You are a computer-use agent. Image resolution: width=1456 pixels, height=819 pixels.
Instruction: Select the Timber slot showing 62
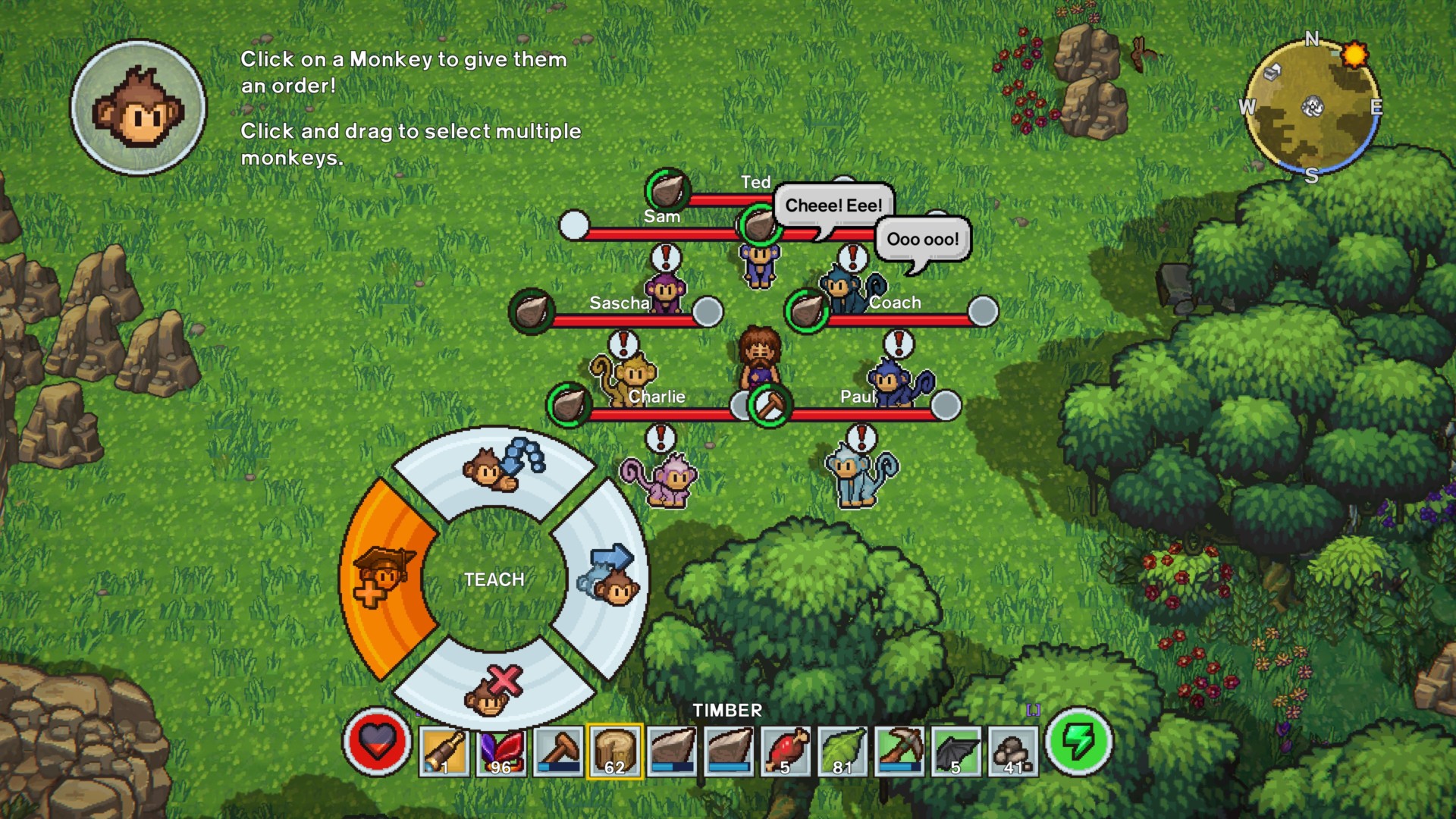[x=615, y=751]
